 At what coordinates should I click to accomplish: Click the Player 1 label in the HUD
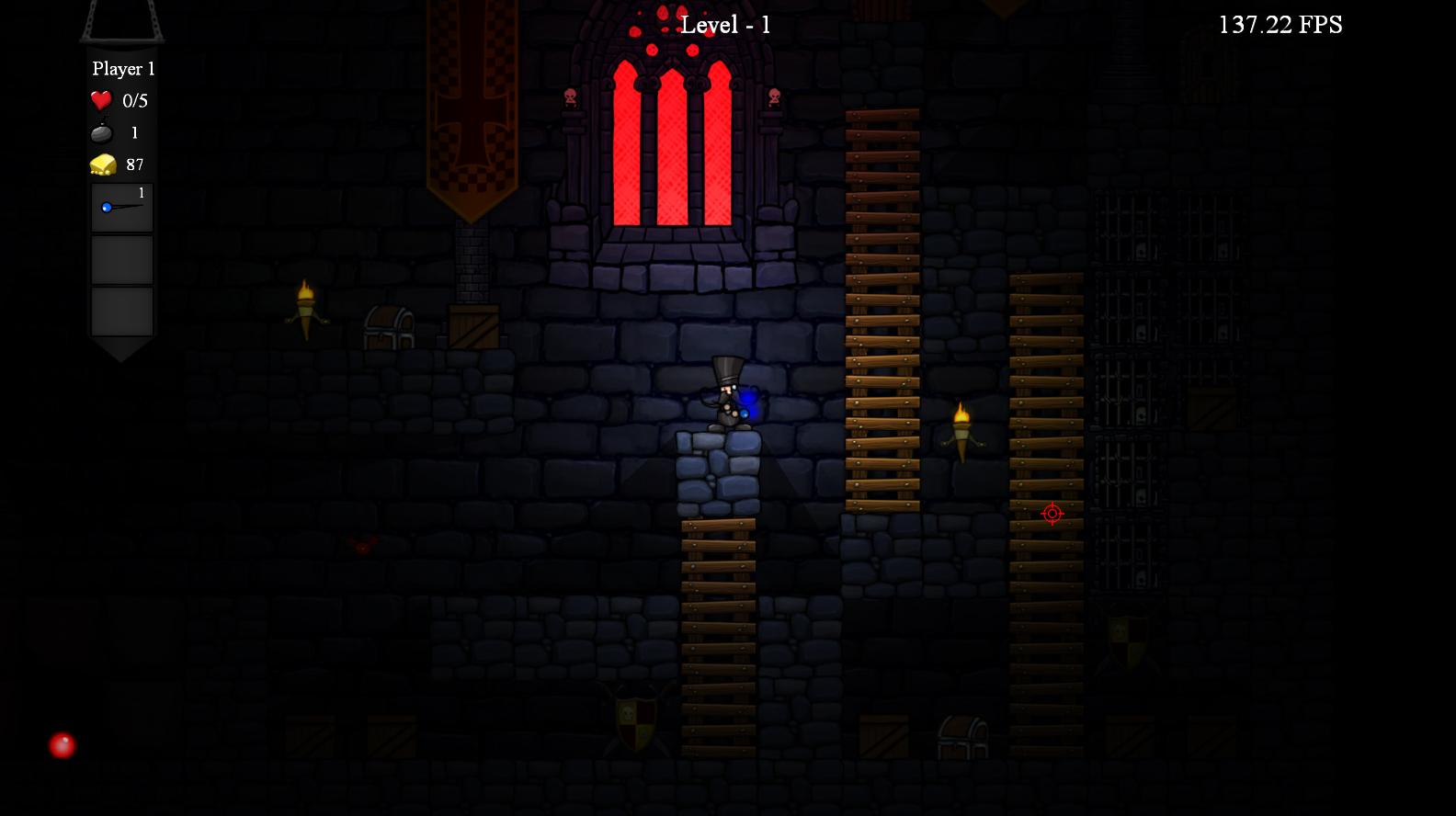(x=122, y=69)
